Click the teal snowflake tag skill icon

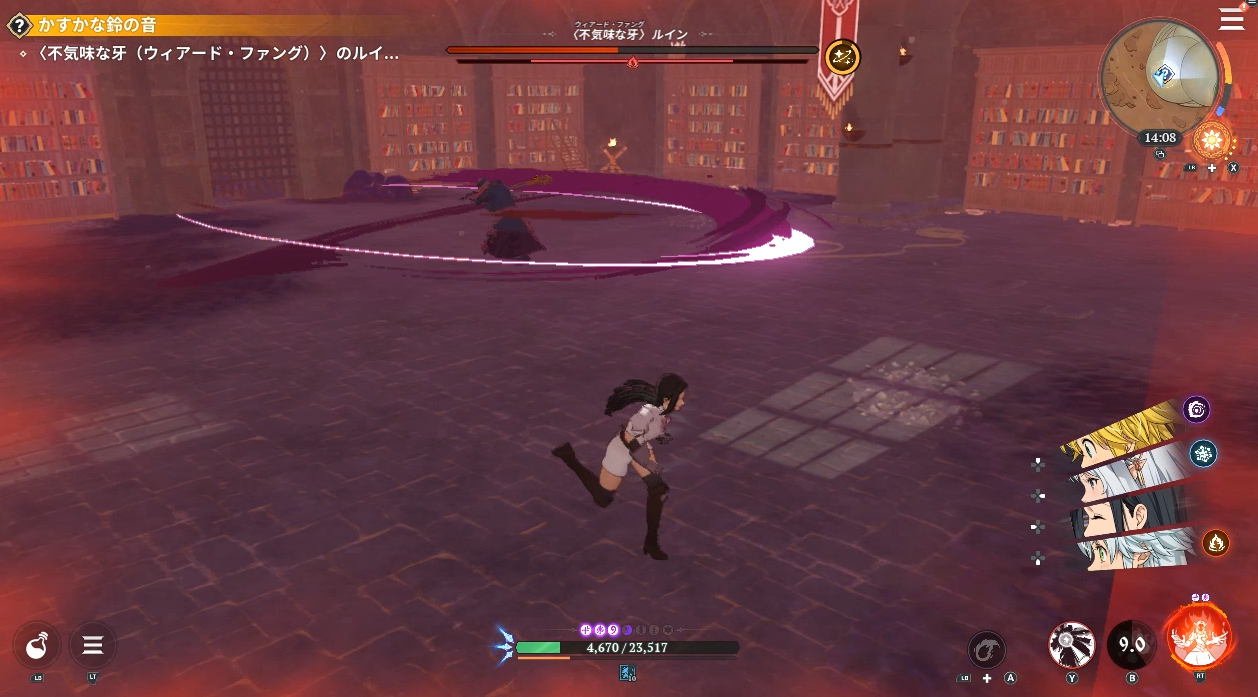(x=1203, y=454)
